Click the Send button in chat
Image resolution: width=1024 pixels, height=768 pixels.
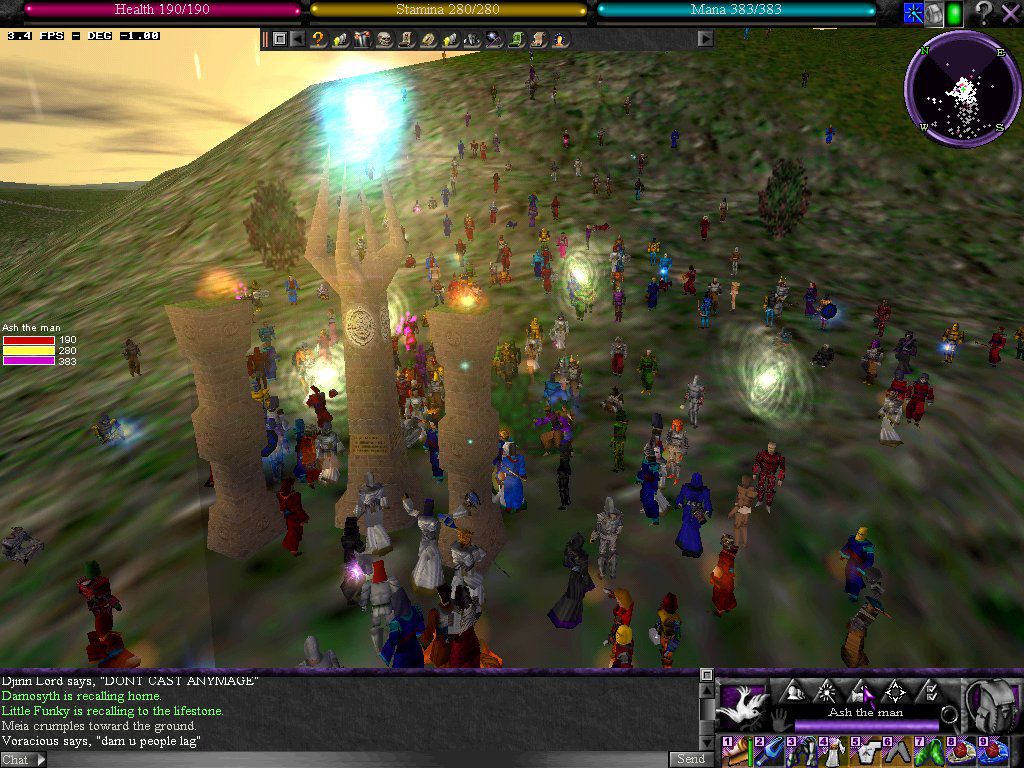[x=689, y=759]
